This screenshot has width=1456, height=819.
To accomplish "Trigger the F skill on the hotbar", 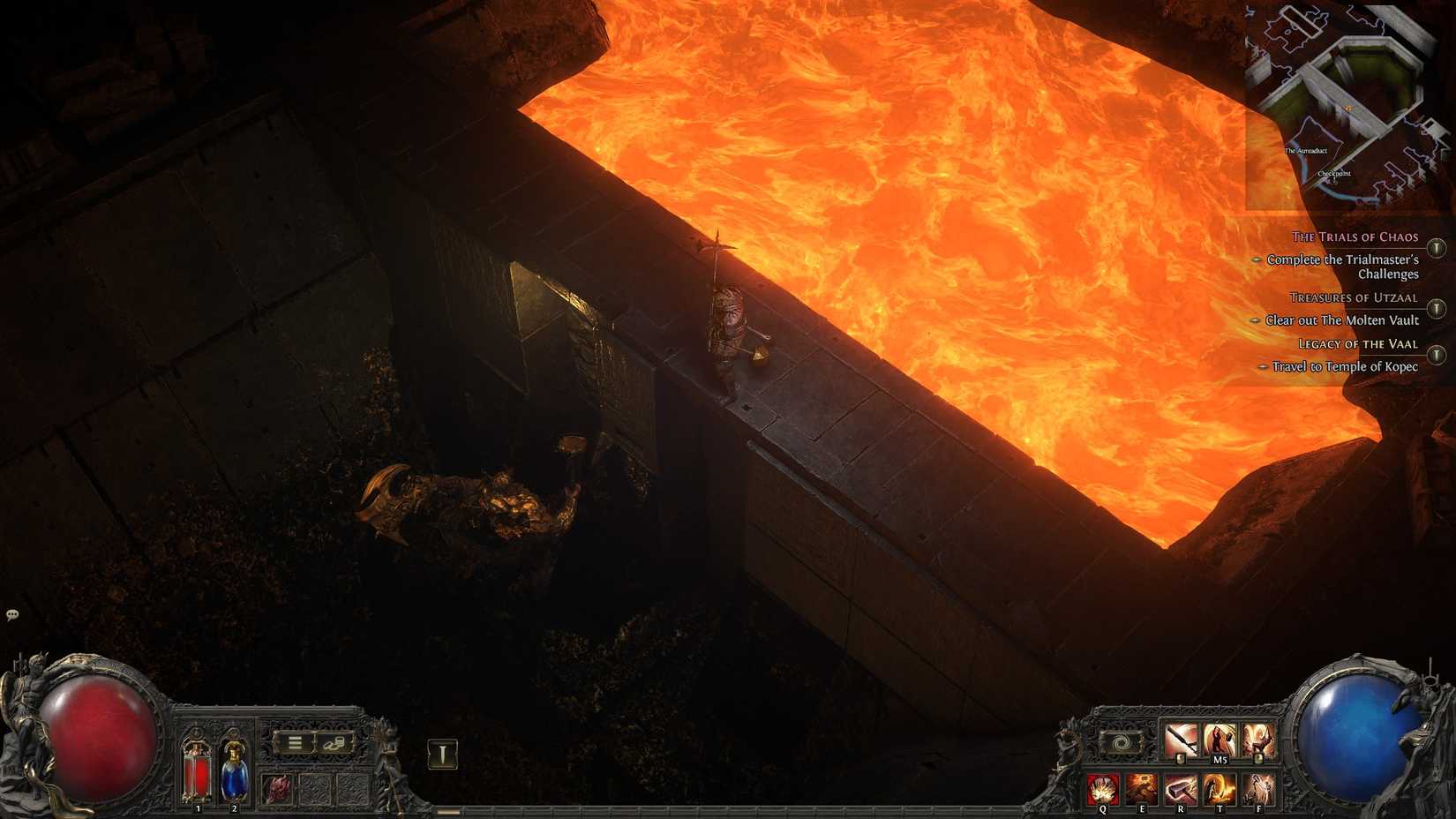I will coord(1258,790).
